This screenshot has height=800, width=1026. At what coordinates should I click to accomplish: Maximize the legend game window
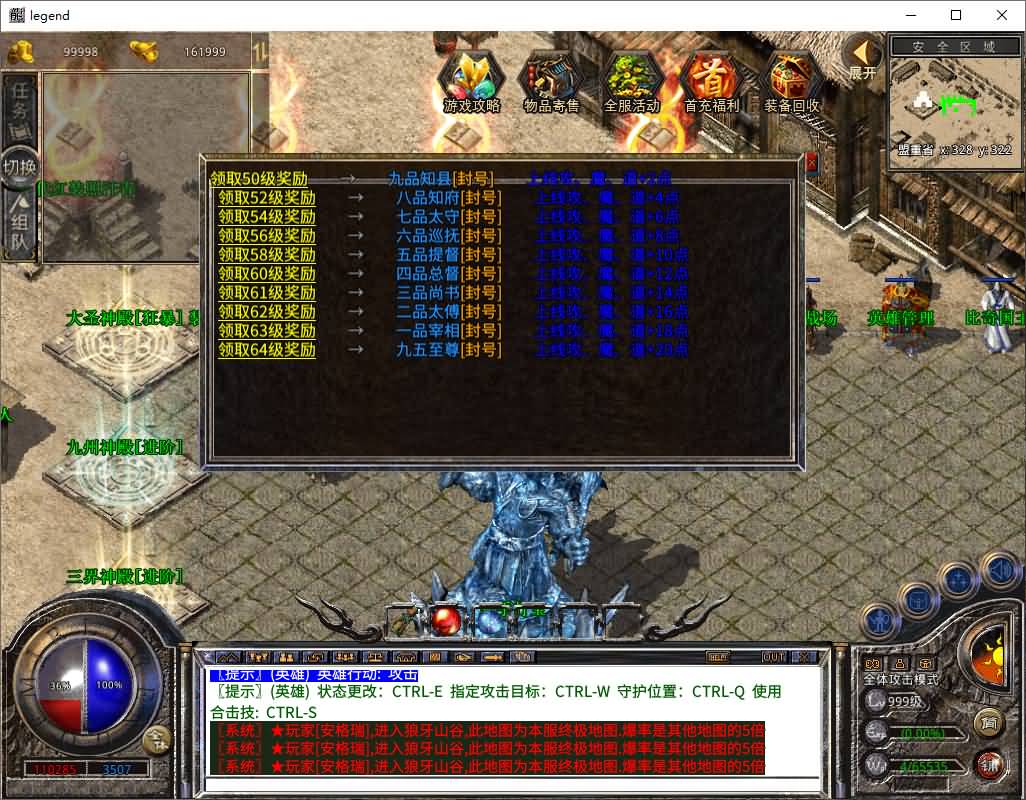click(x=956, y=15)
